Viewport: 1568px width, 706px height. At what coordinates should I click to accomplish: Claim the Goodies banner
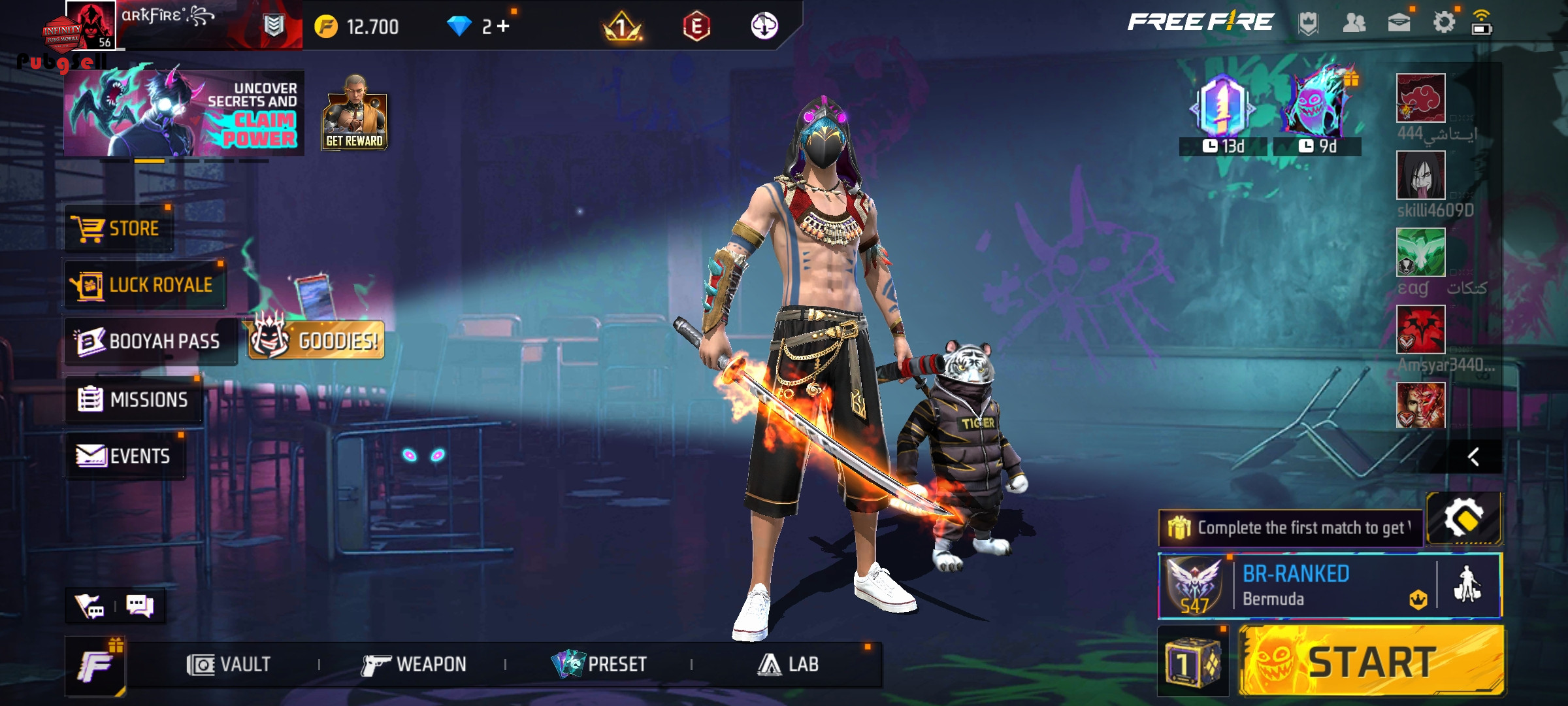pos(316,340)
